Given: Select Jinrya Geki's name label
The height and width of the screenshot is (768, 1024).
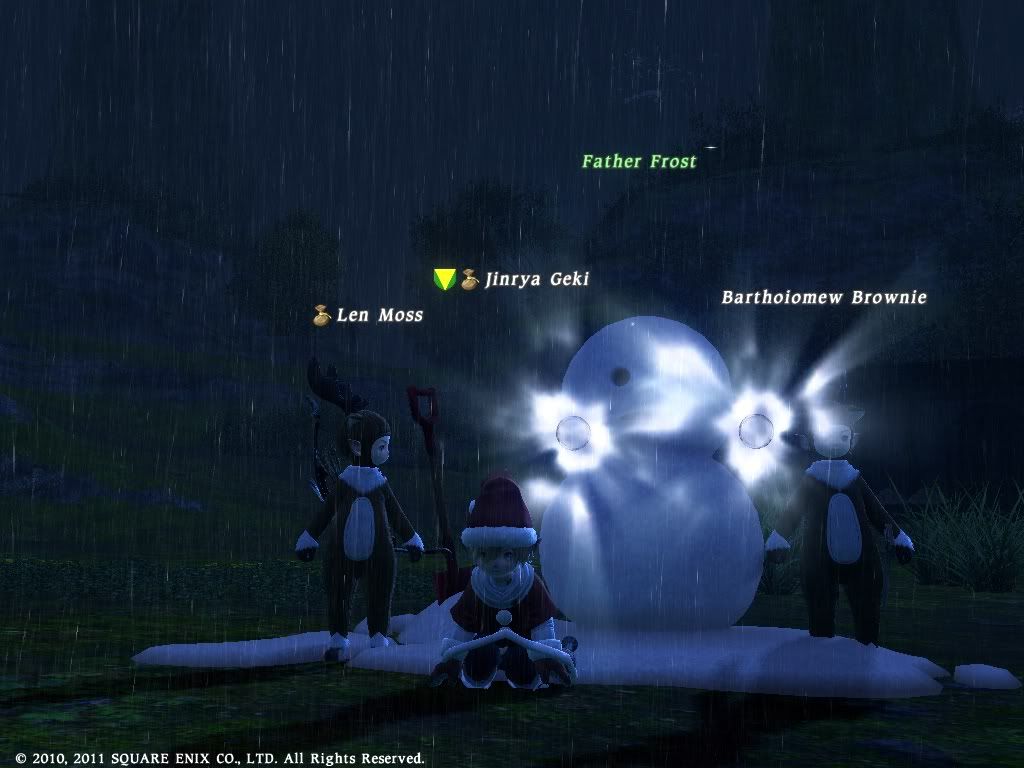Looking at the screenshot, I should click(536, 279).
